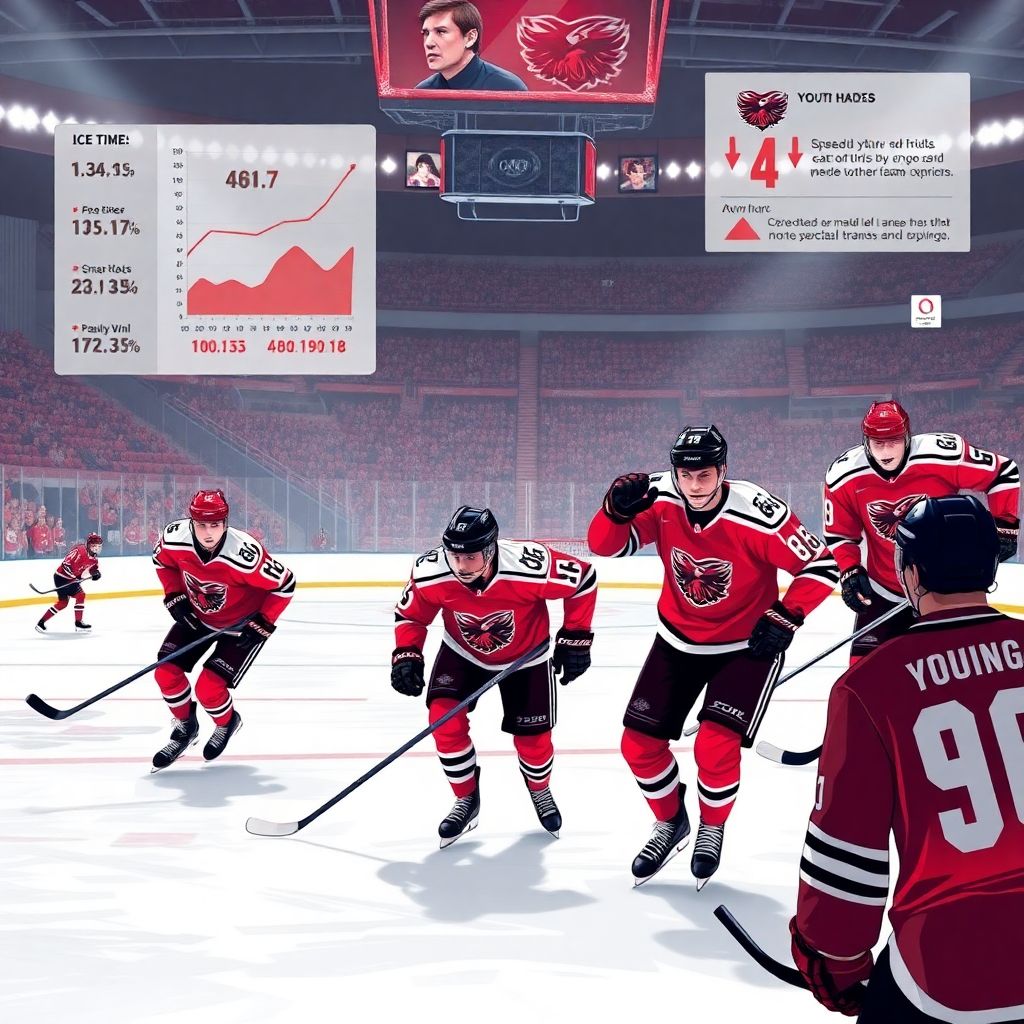Viewport: 1024px width, 1024px height.
Task: Select the Smar Hats stat row
Action: tap(105, 278)
